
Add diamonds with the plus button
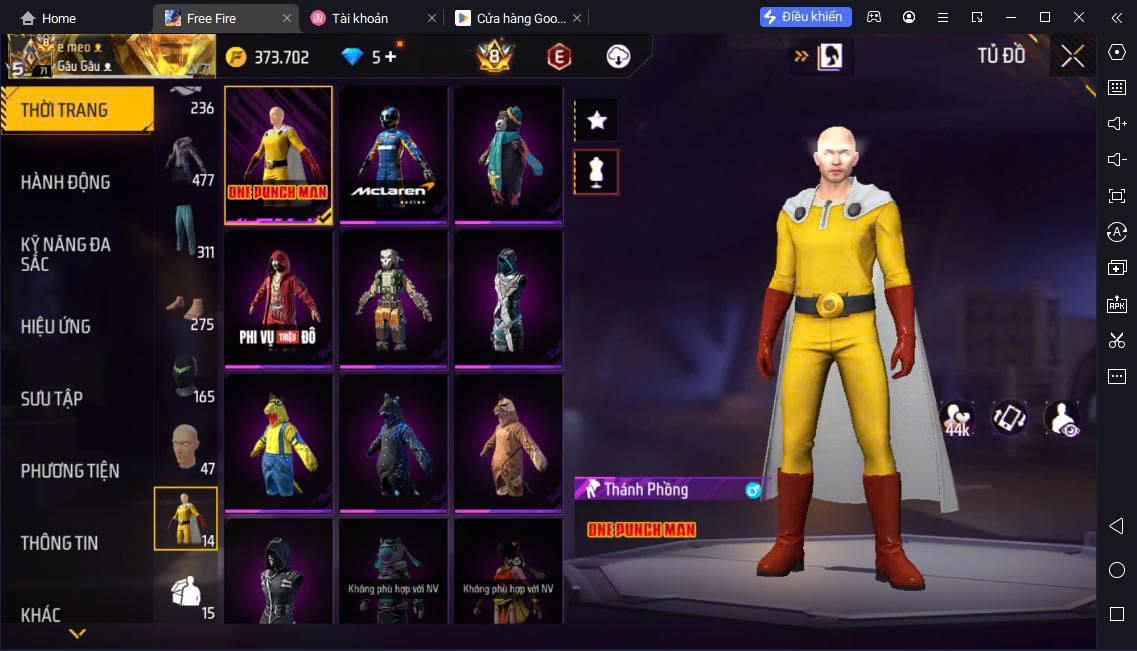(390, 57)
